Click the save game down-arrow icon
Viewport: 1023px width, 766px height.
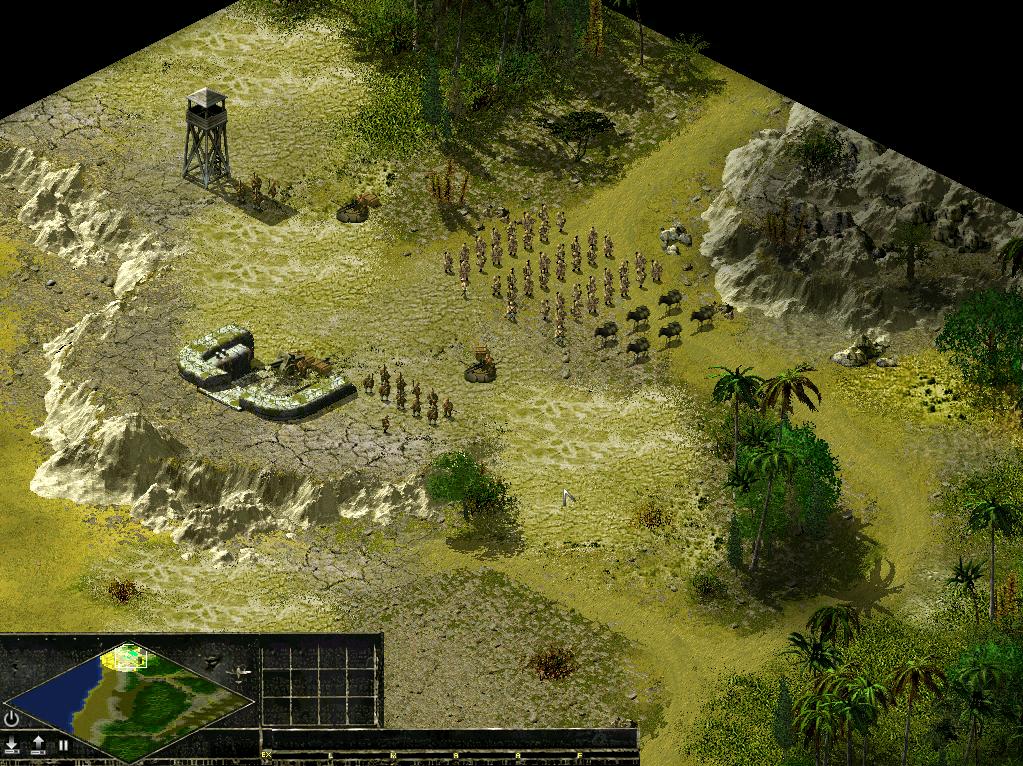pyautogui.click(x=12, y=745)
